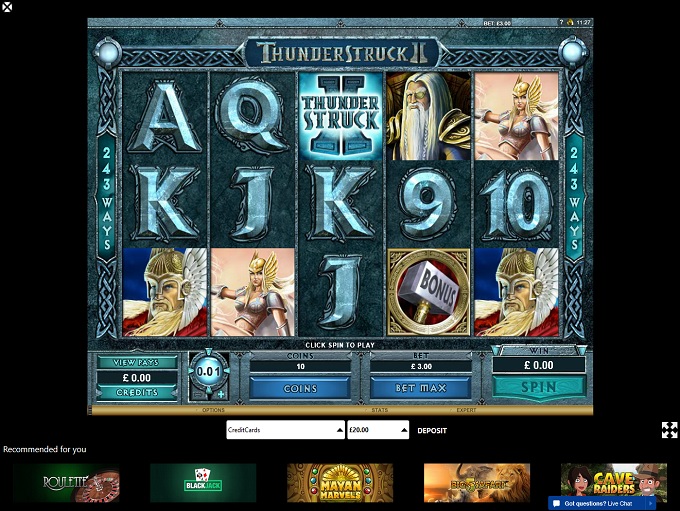Launch the Cave Raiders game thumbnail
Viewport: 680px width, 511px height.
[x=613, y=480]
